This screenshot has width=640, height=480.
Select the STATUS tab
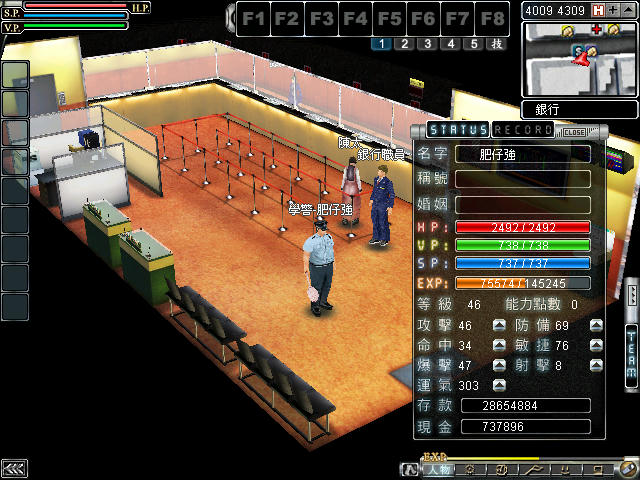click(458, 130)
